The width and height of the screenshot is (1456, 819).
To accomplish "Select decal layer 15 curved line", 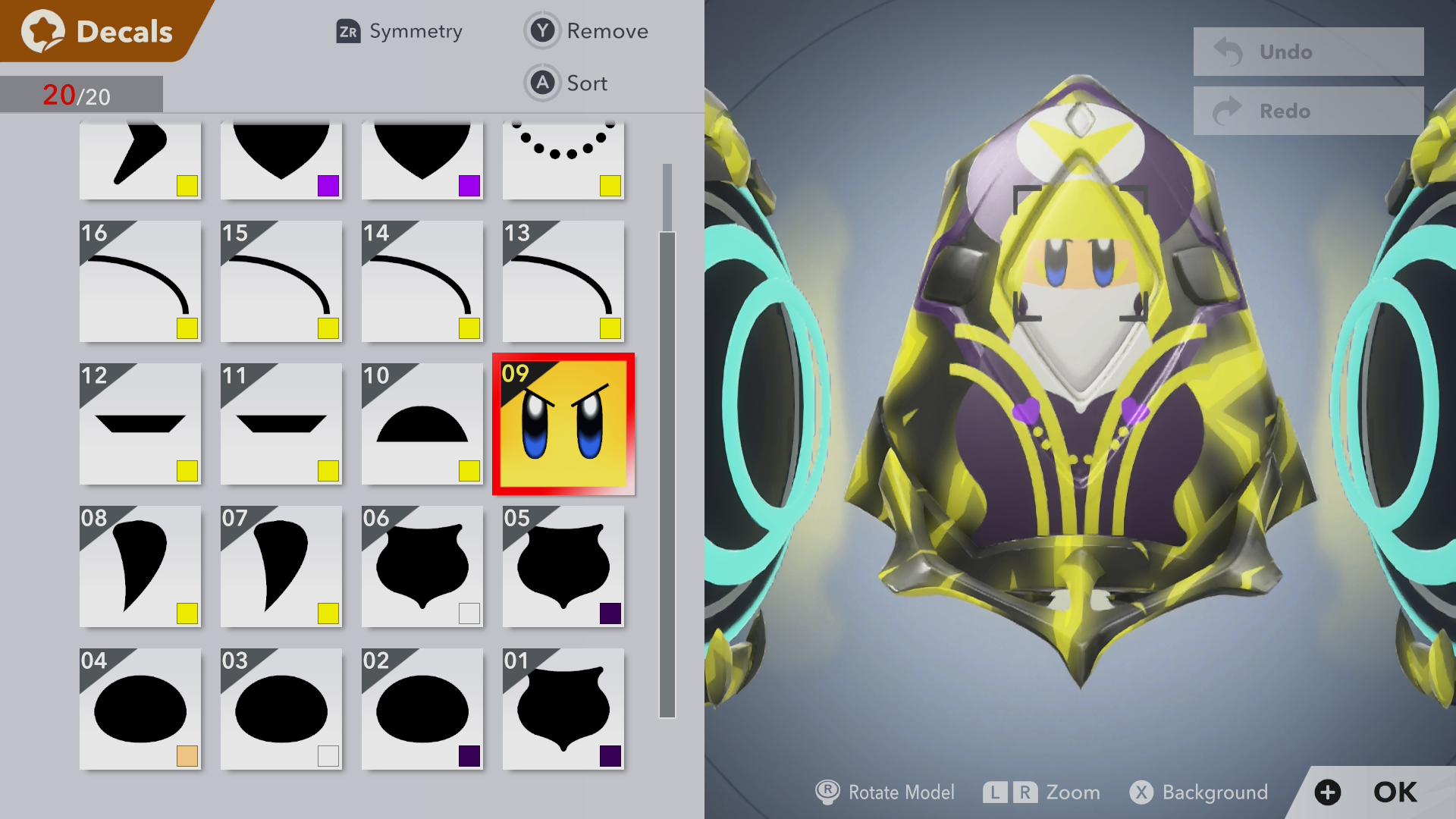I will pyautogui.click(x=281, y=281).
